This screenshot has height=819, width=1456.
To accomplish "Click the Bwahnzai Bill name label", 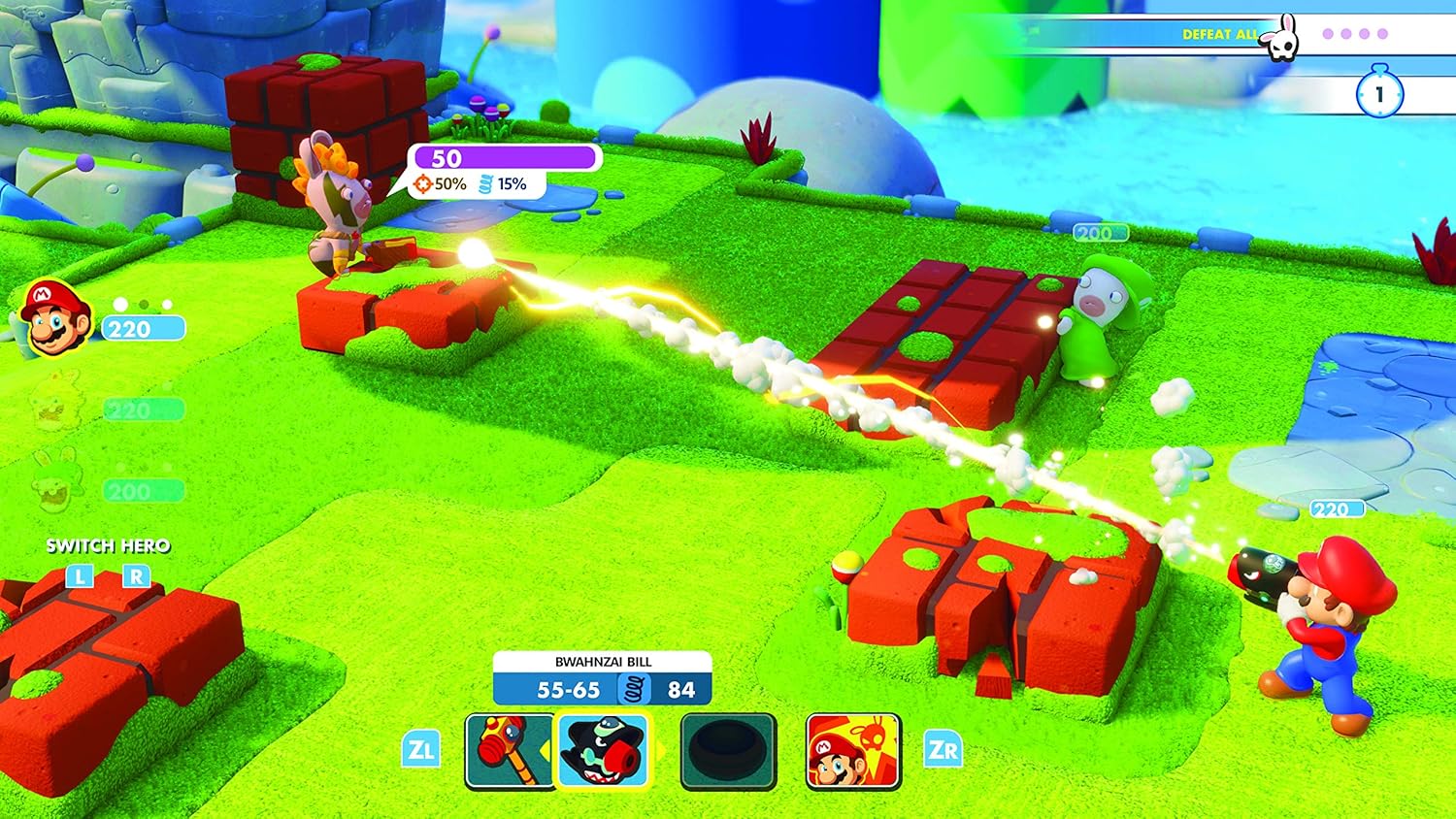I will pos(604,662).
